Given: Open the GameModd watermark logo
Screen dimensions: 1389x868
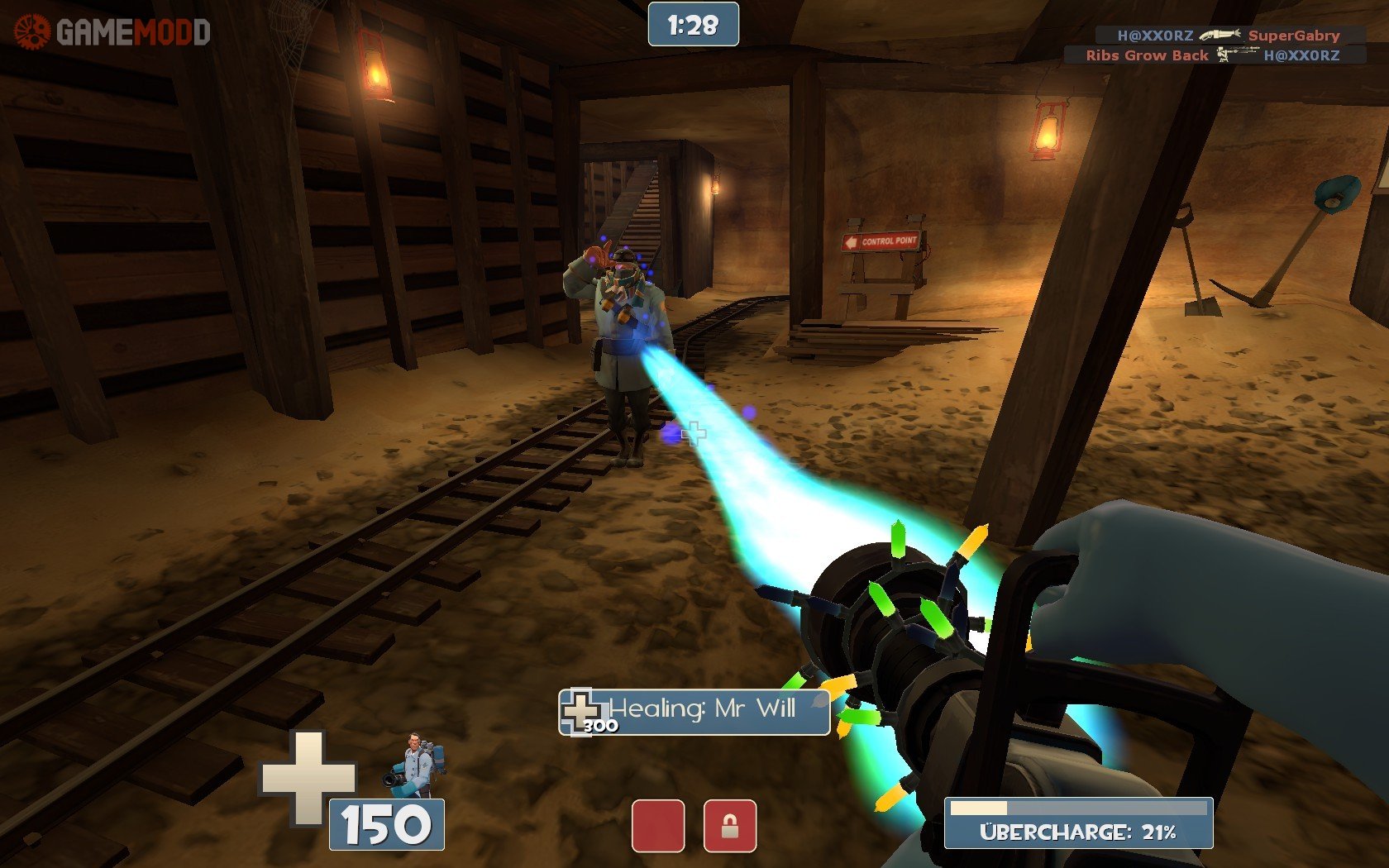Looking at the screenshot, I should pyautogui.click(x=112, y=31).
